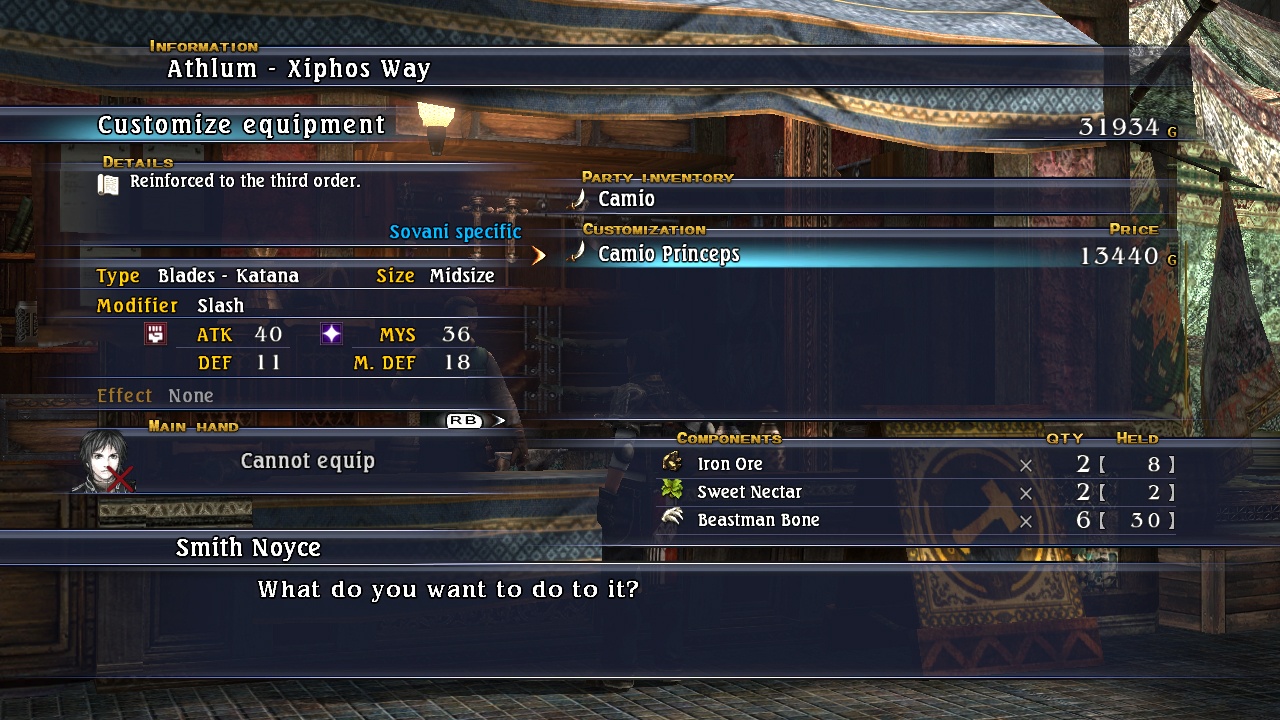This screenshot has height=720, width=1280.
Task: Pick the Beastman Bone component row
Action: [x=758, y=520]
